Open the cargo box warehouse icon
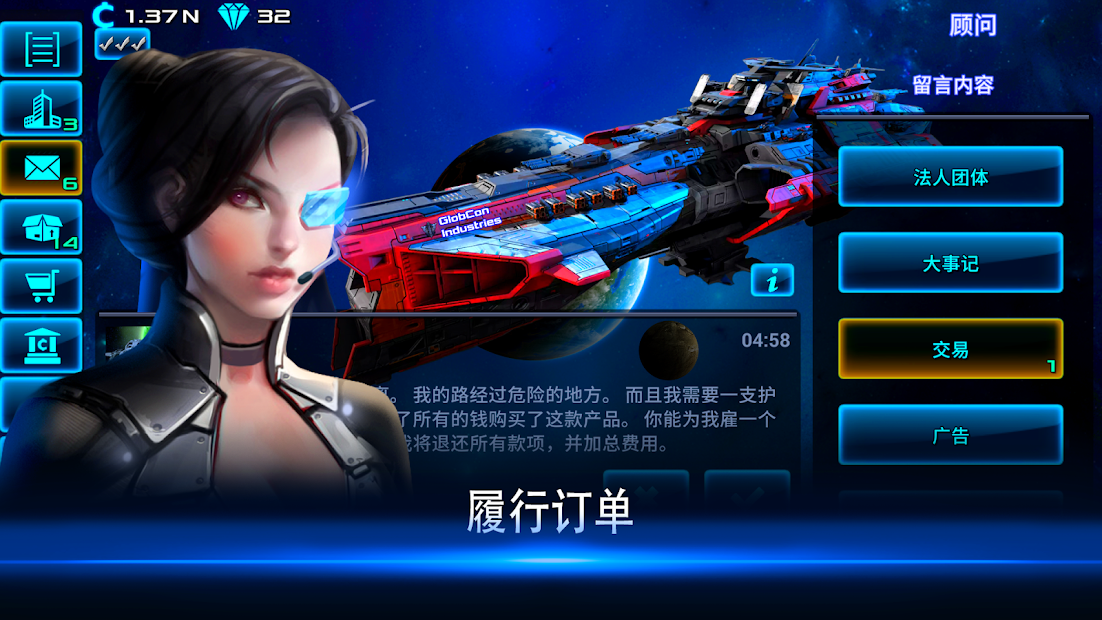This screenshot has width=1102, height=620. [42, 227]
